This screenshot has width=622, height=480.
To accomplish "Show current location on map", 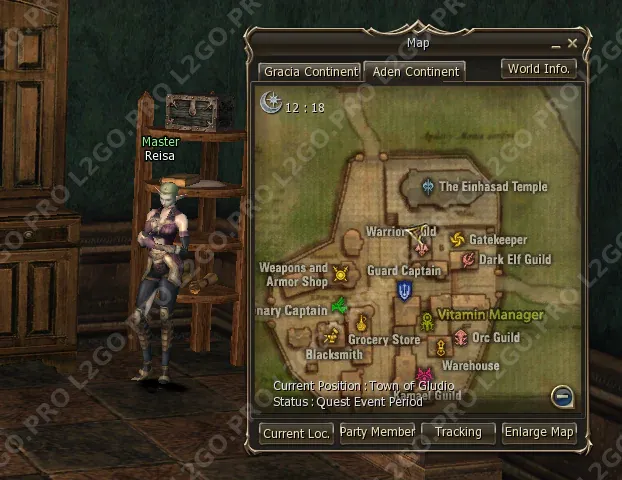I will pos(296,433).
